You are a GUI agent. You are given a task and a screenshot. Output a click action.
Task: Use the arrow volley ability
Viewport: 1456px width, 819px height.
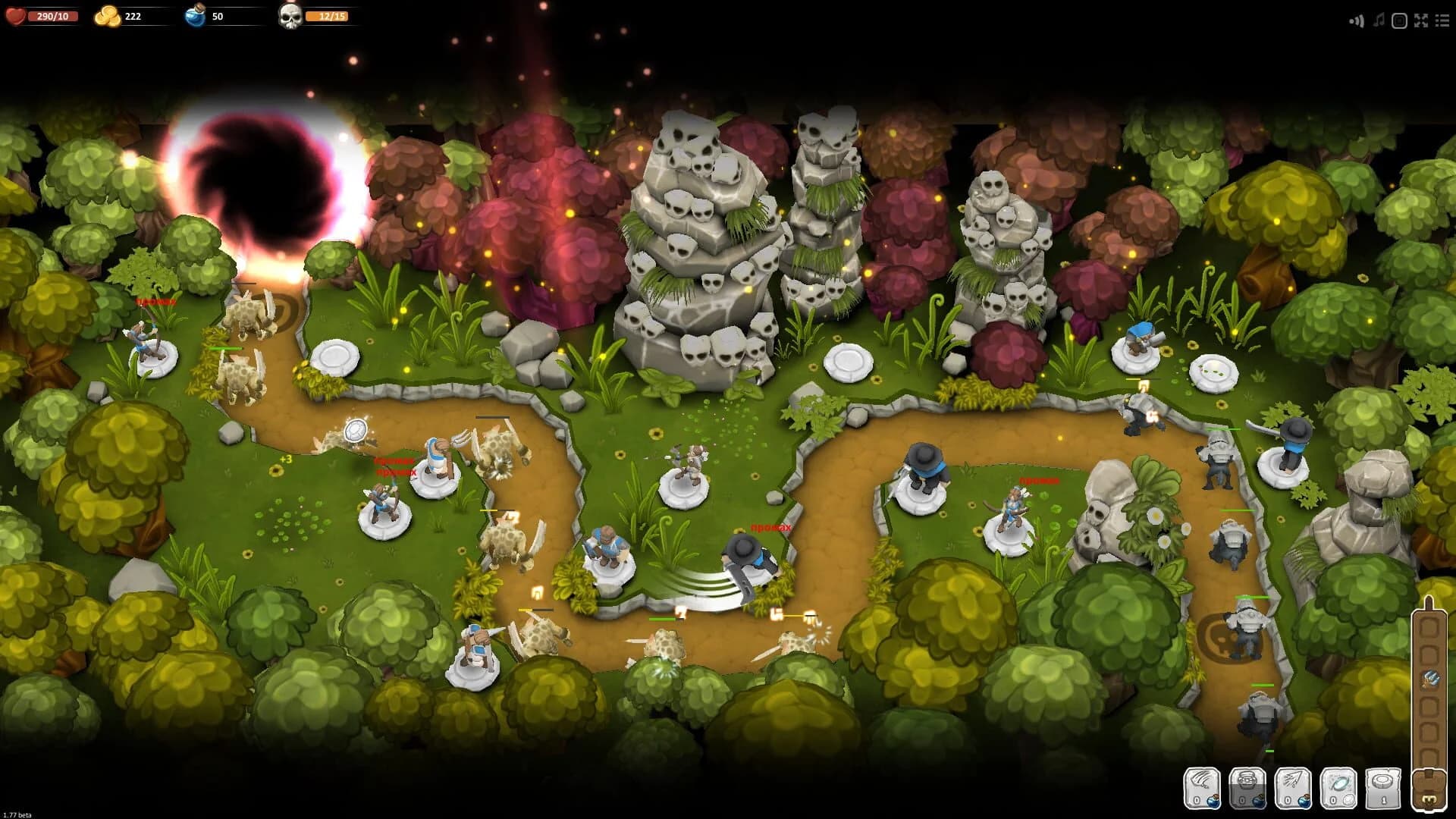click(1293, 789)
